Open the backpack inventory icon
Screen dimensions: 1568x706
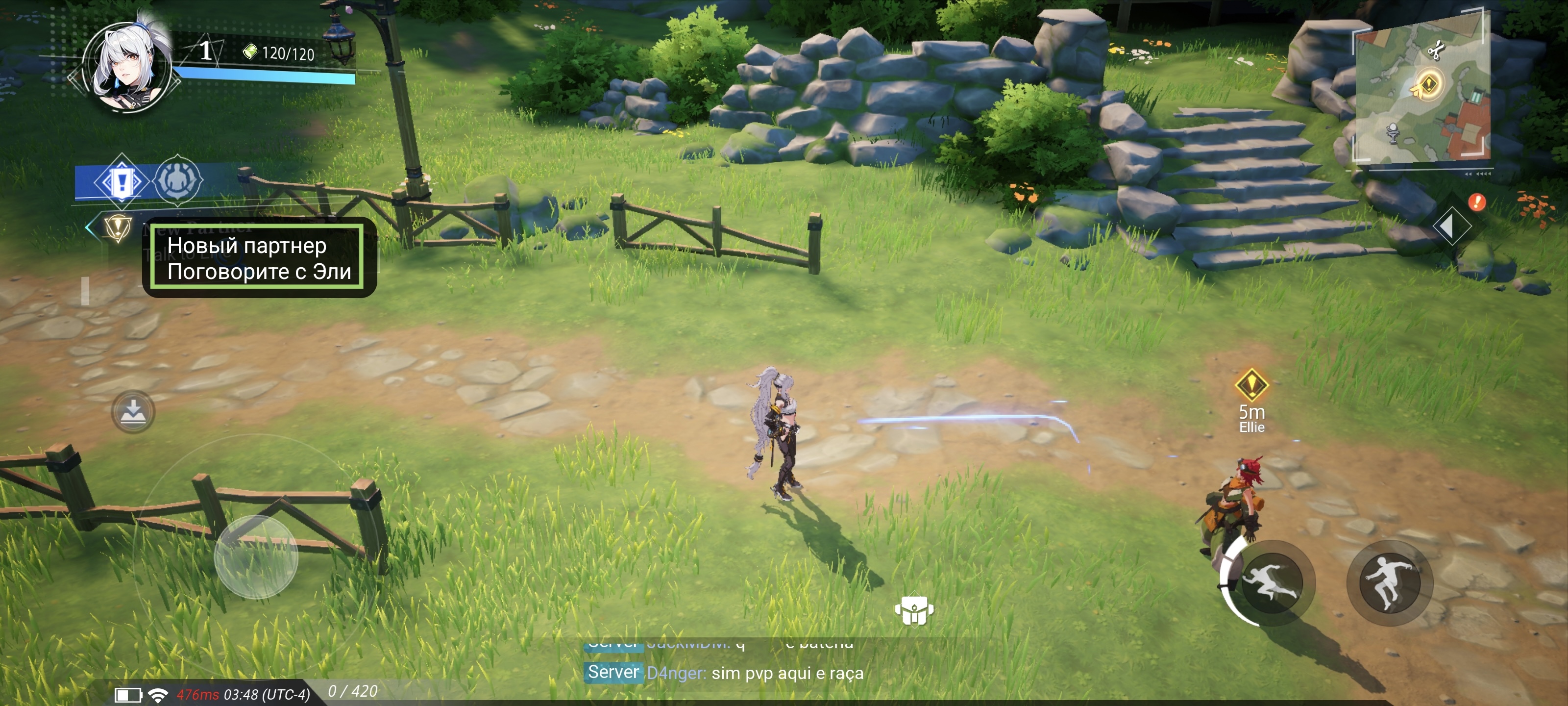(914, 610)
